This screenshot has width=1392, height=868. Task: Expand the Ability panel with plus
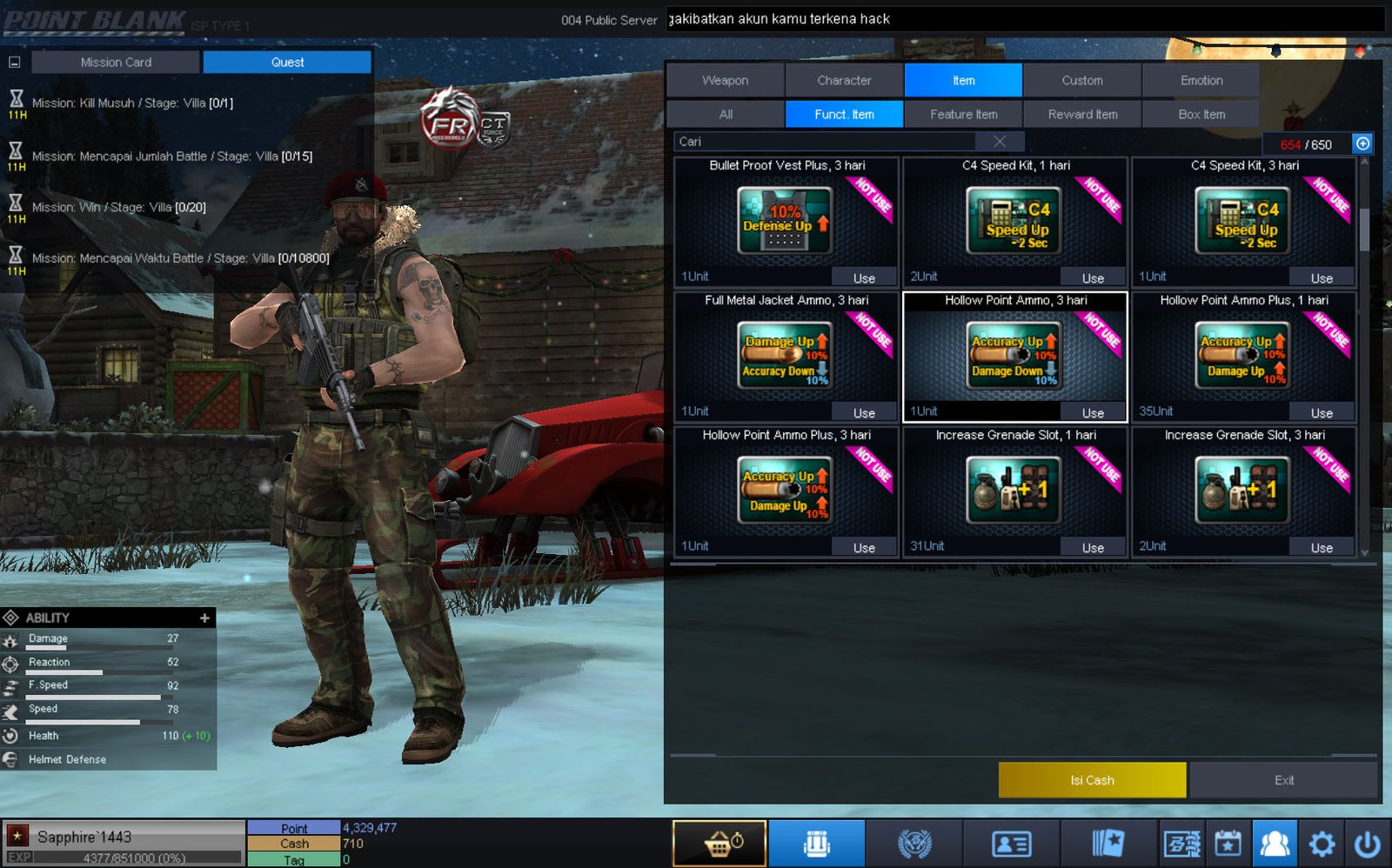[204, 618]
